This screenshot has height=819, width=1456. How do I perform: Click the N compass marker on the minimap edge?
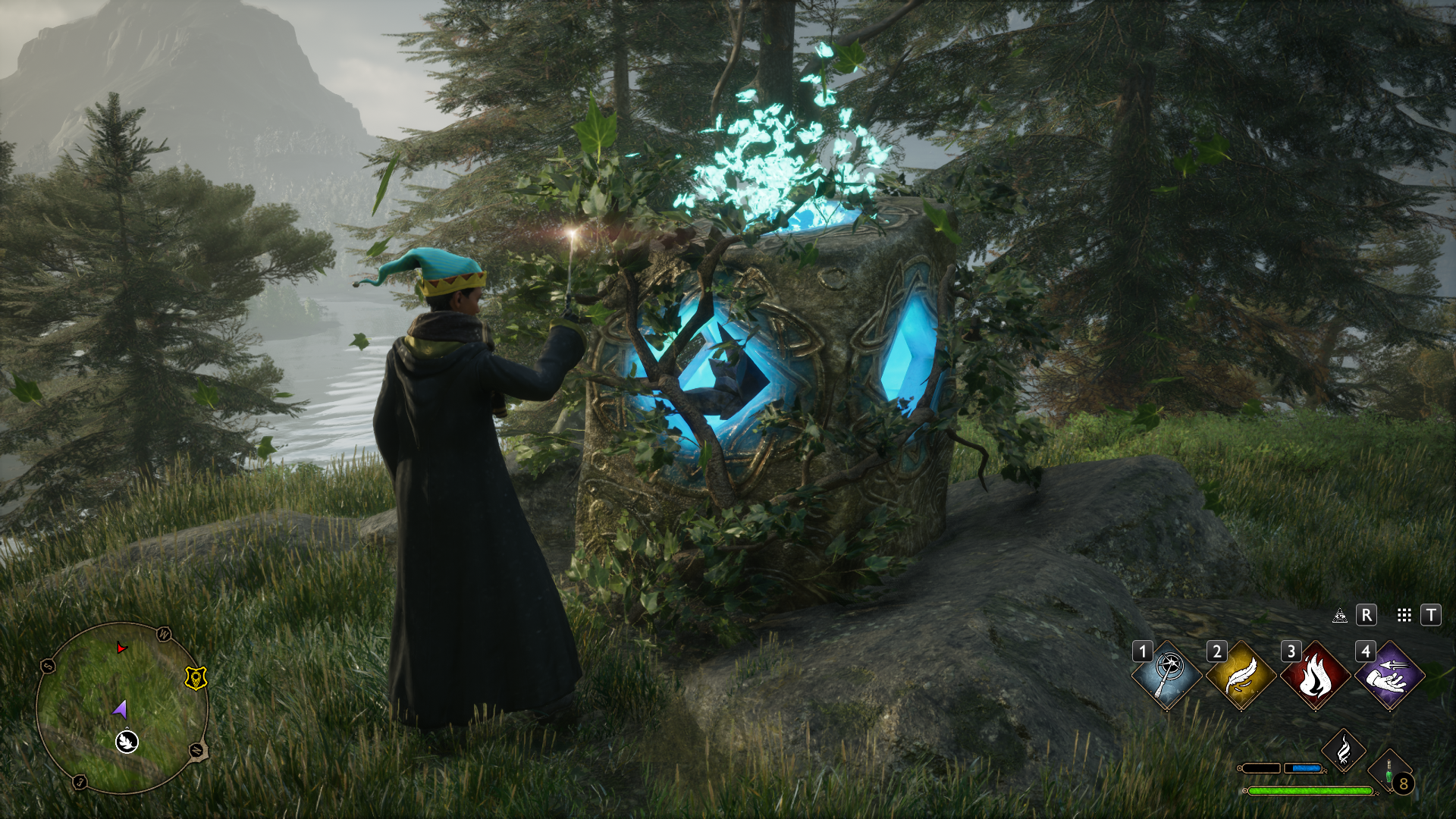(x=196, y=751)
